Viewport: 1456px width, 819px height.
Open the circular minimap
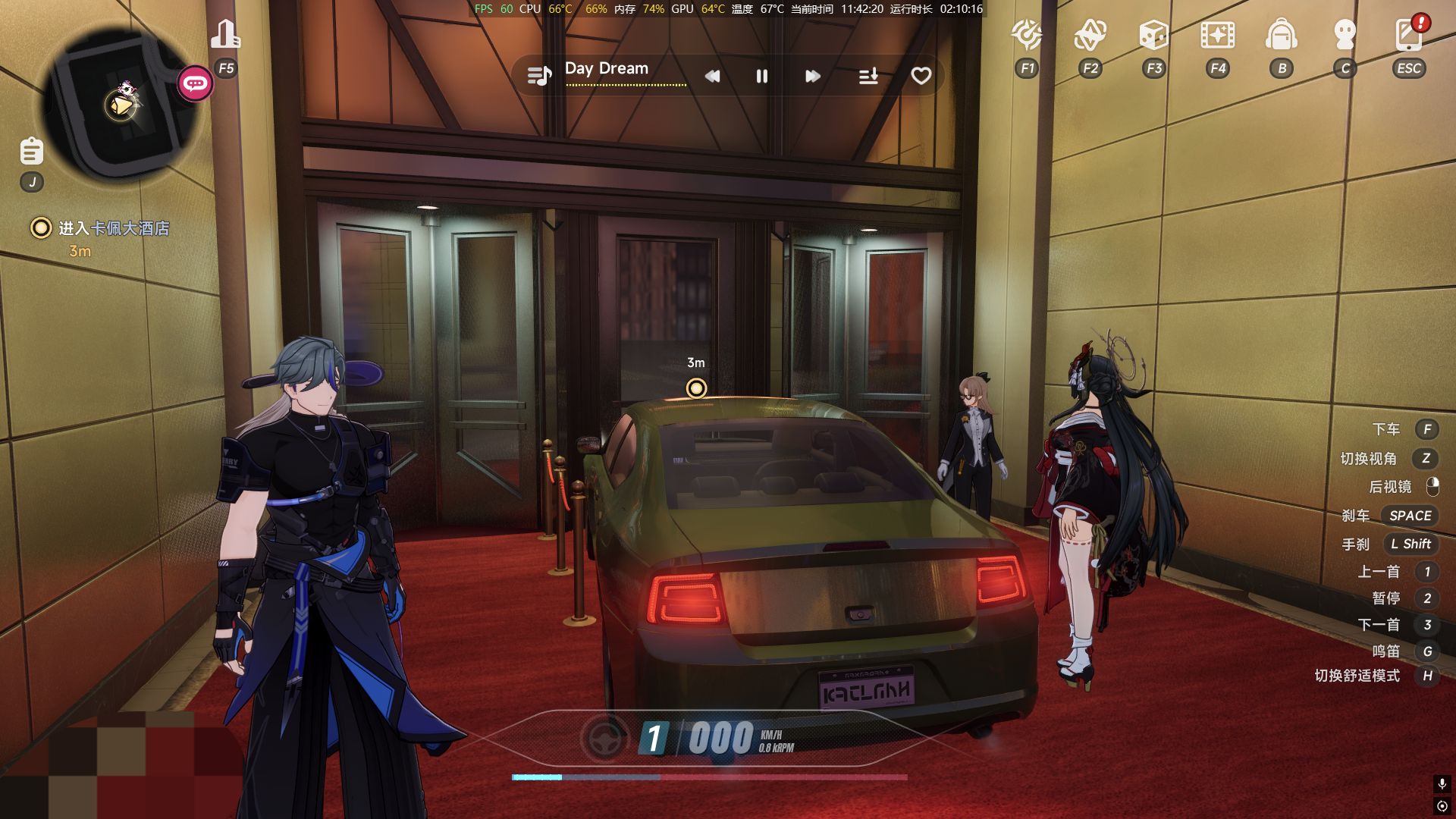pos(121,102)
